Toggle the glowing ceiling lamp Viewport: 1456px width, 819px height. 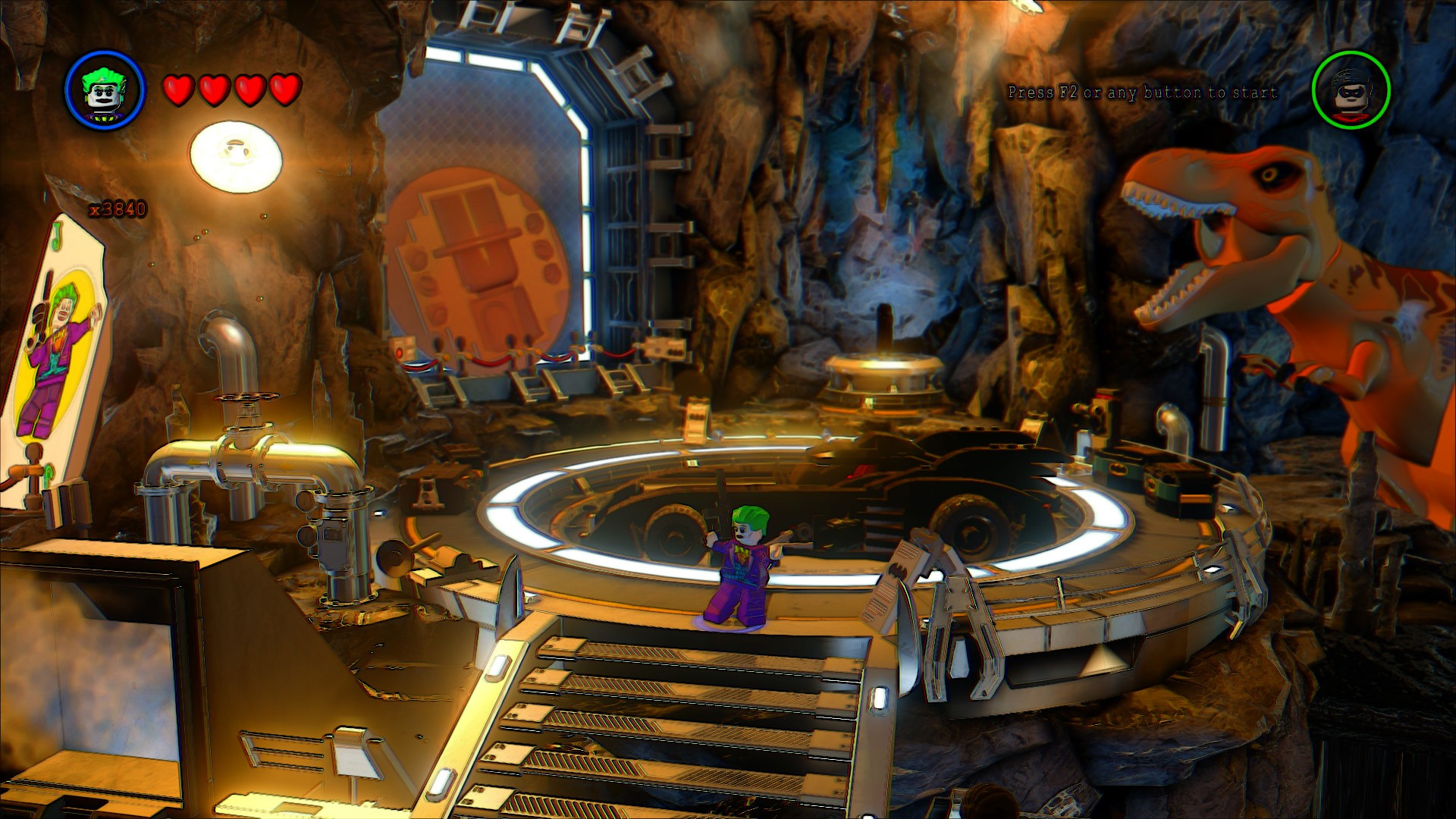click(x=234, y=152)
